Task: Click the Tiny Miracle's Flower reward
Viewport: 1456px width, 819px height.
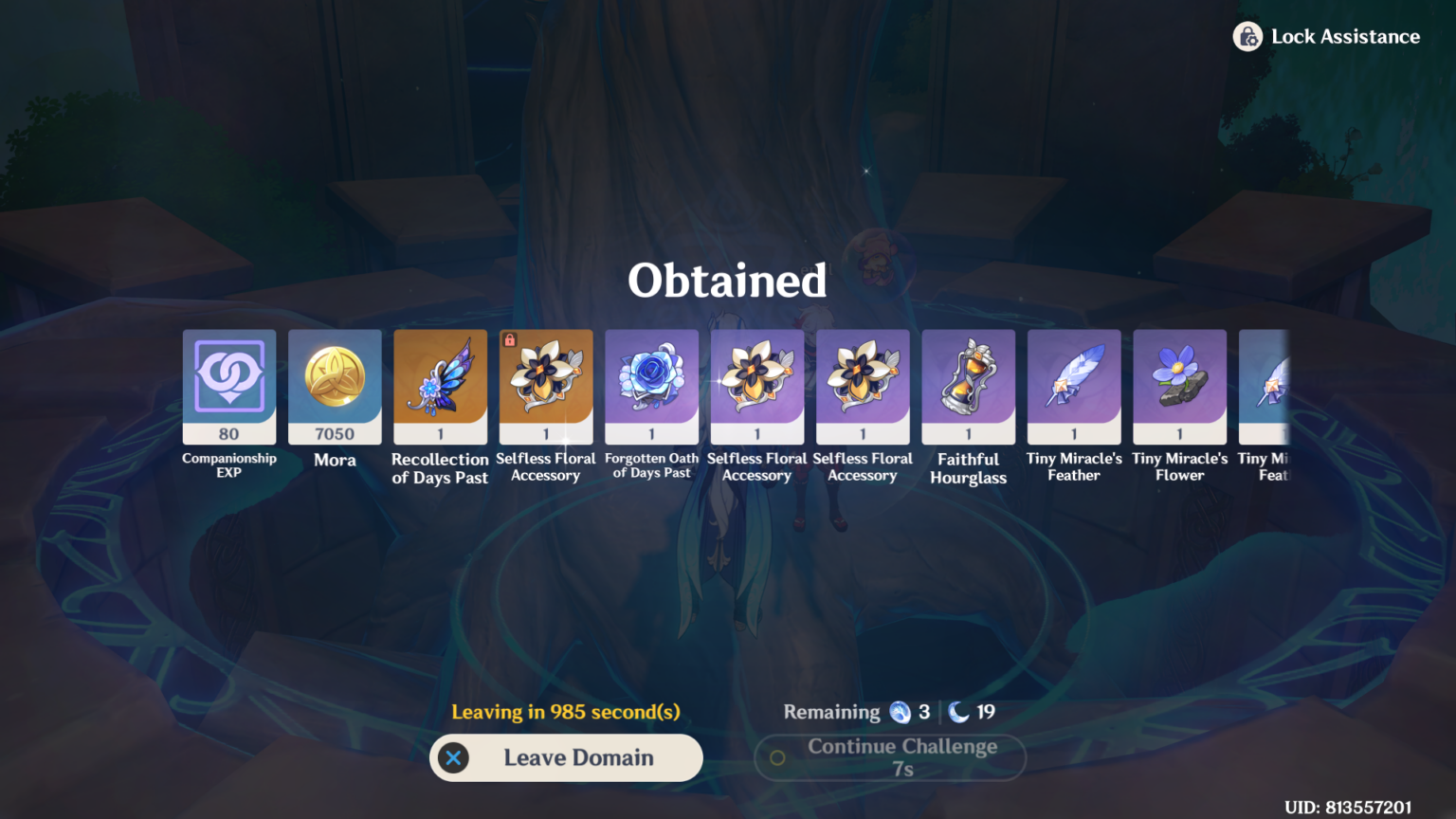Action: point(1179,386)
